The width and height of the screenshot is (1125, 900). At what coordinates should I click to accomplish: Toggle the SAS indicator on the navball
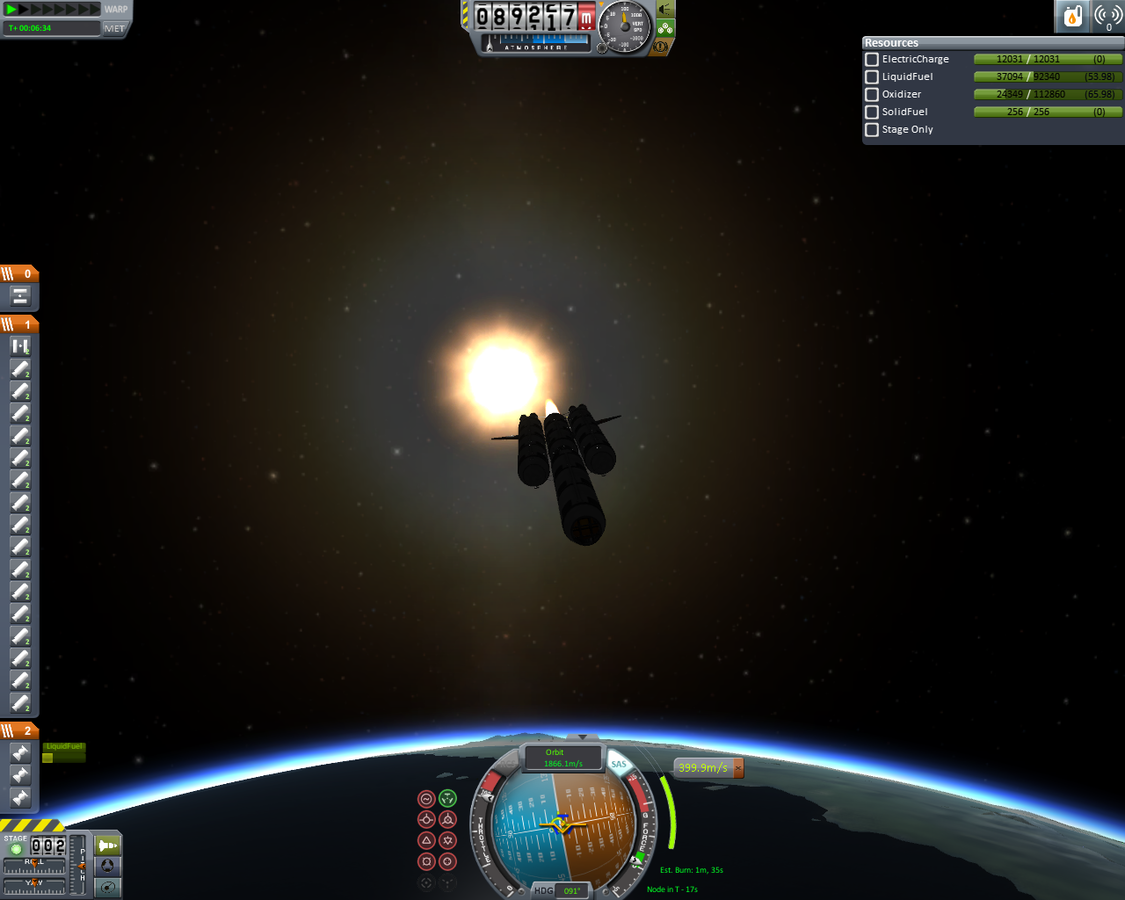click(x=619, y=765)
